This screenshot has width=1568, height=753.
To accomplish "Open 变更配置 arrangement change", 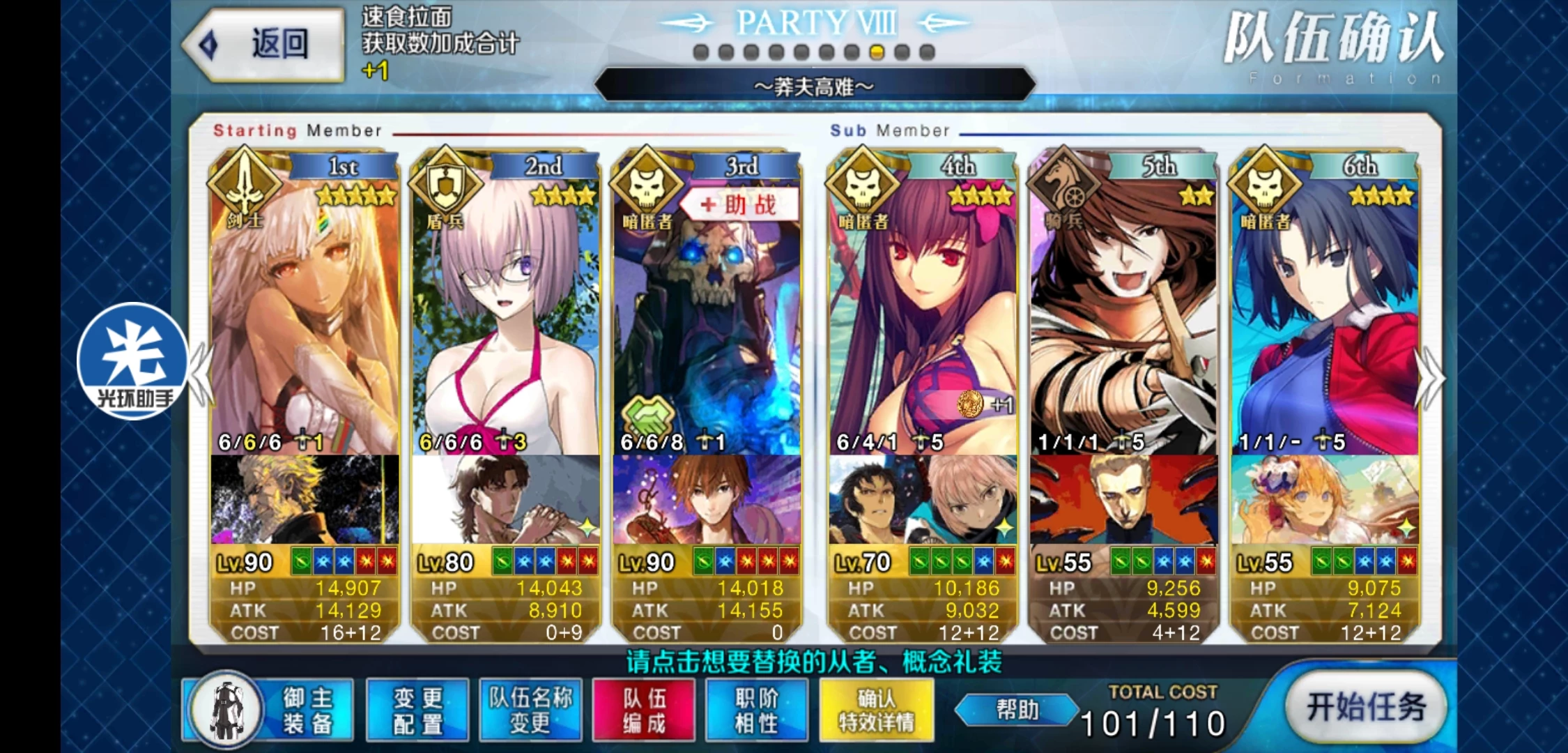I will (417, 710).
